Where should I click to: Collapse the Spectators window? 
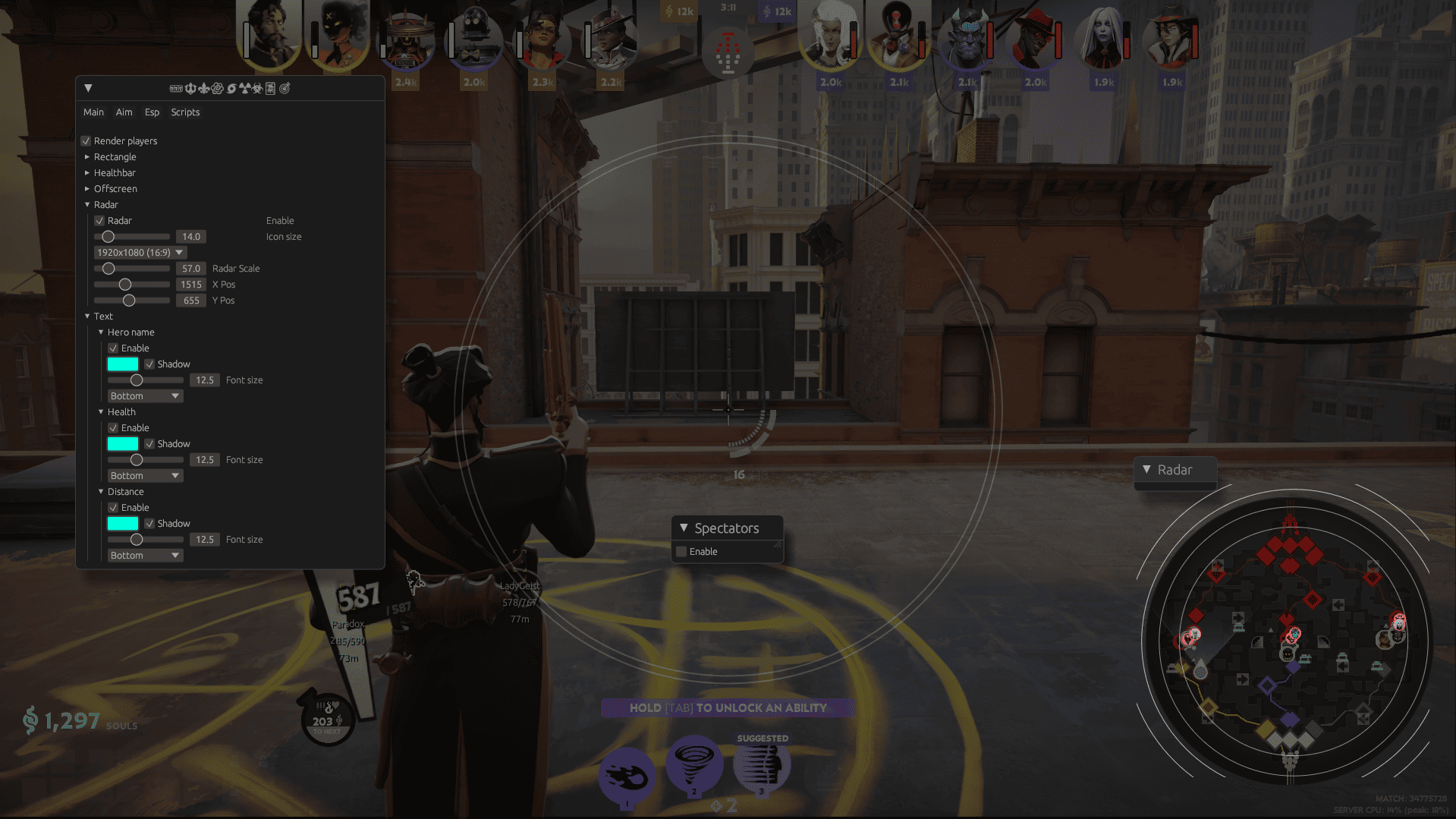[x=684, y=528]
